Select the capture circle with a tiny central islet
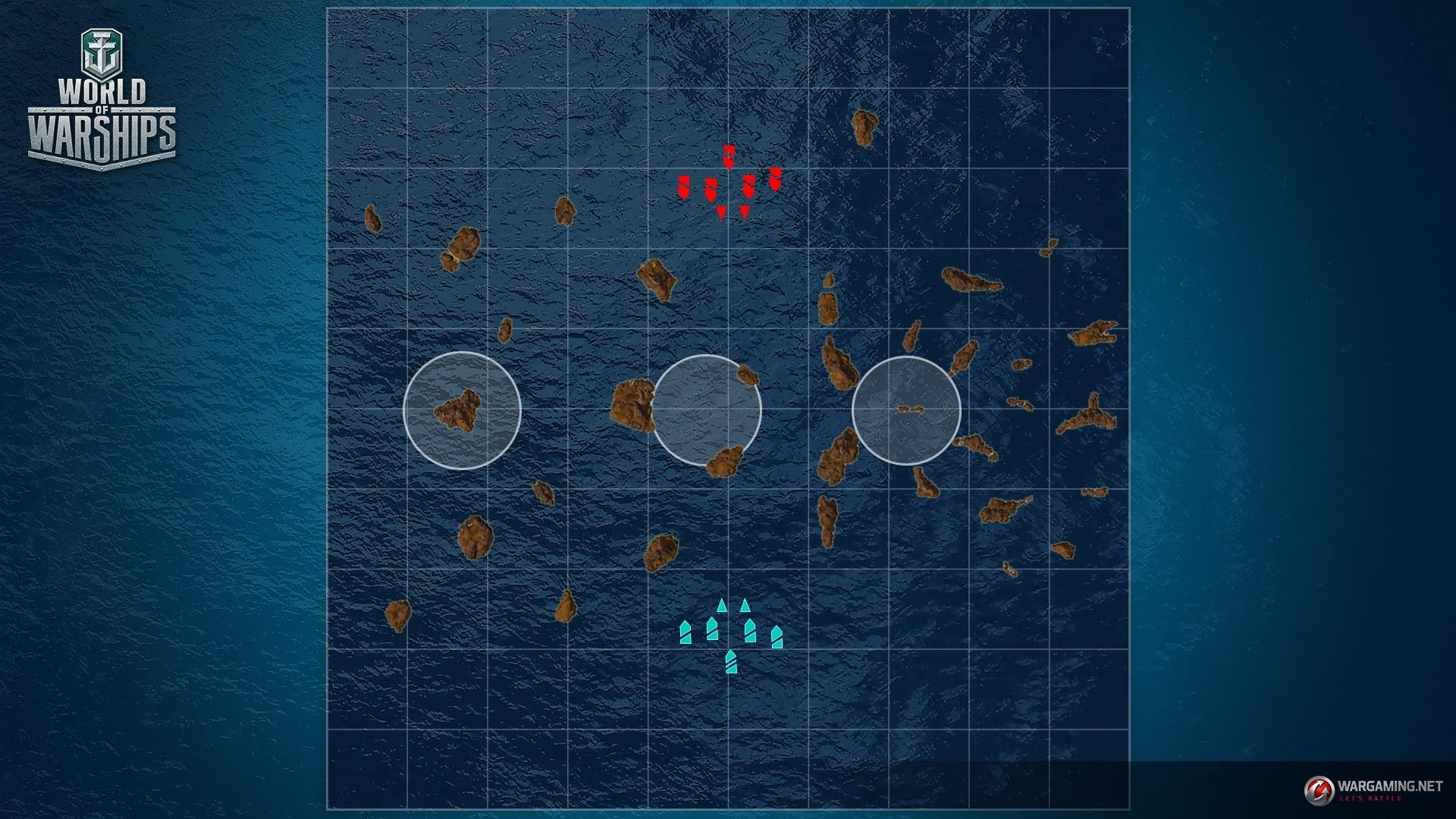 click(906, 410)
